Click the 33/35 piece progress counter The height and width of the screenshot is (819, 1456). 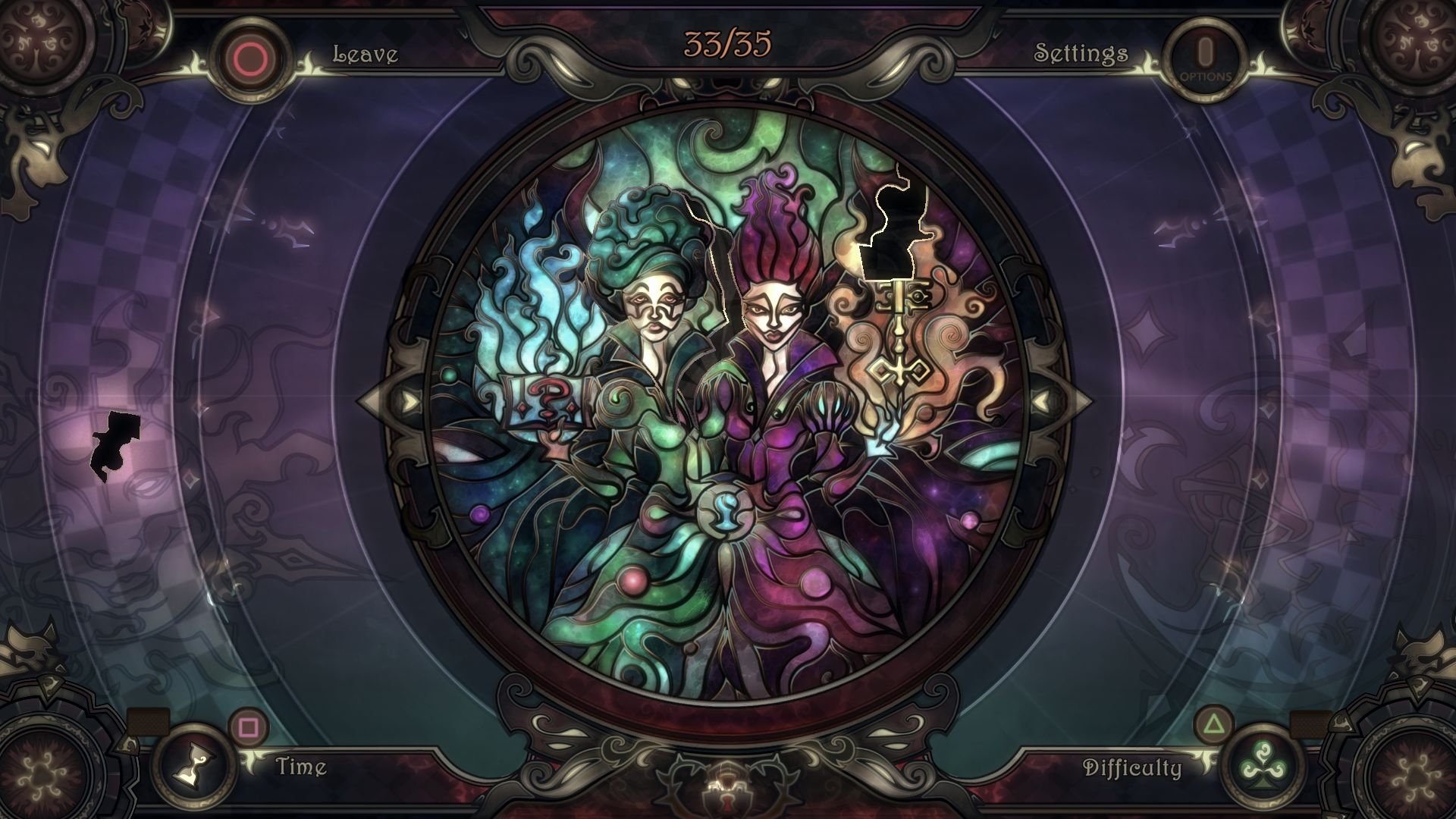pyautogui.click(x=727, y=43)
